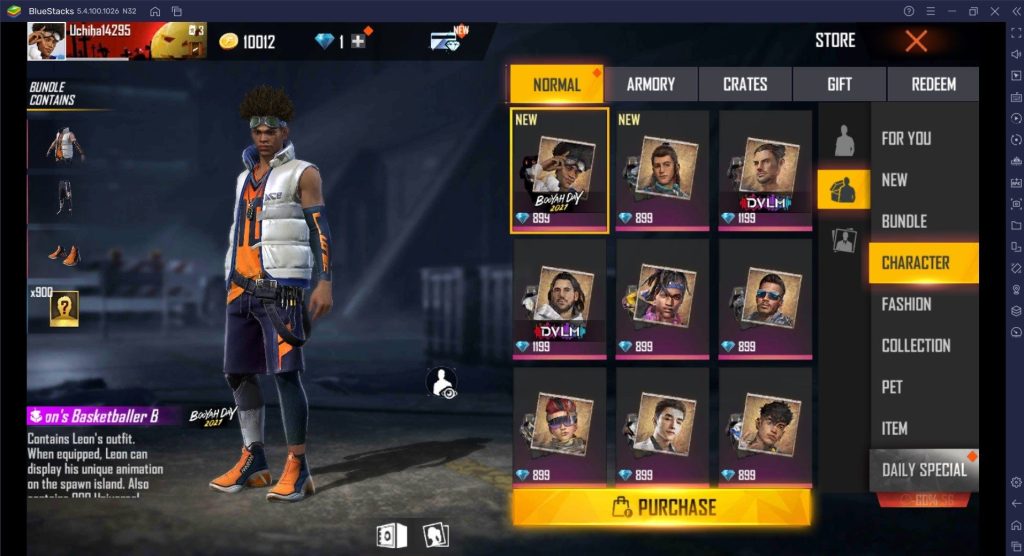The image size is (1024, 556).
Task: Select the Gift tab
Action: click(x=839, y=85)
